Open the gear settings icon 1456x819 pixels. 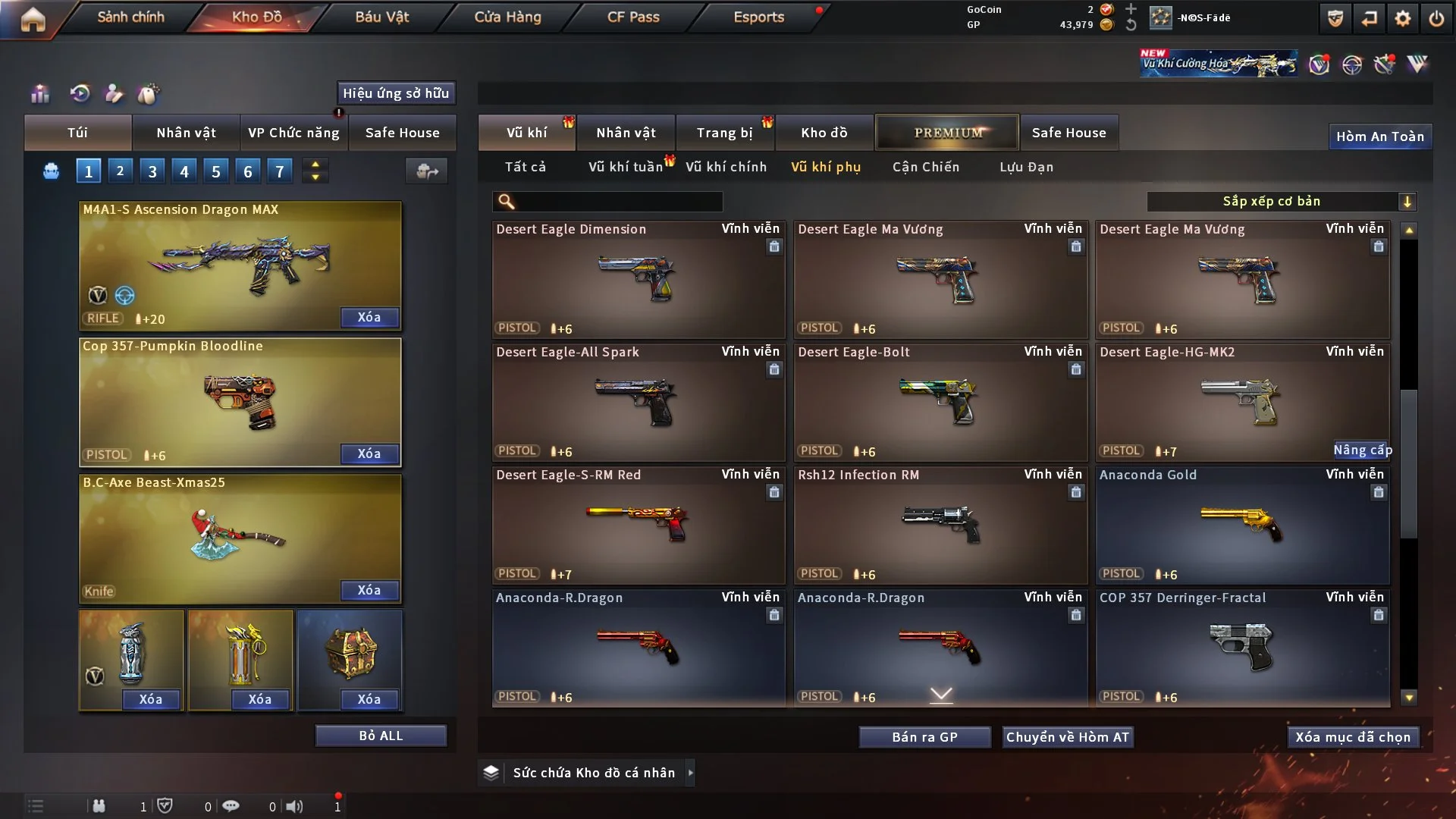[1403, 18]
